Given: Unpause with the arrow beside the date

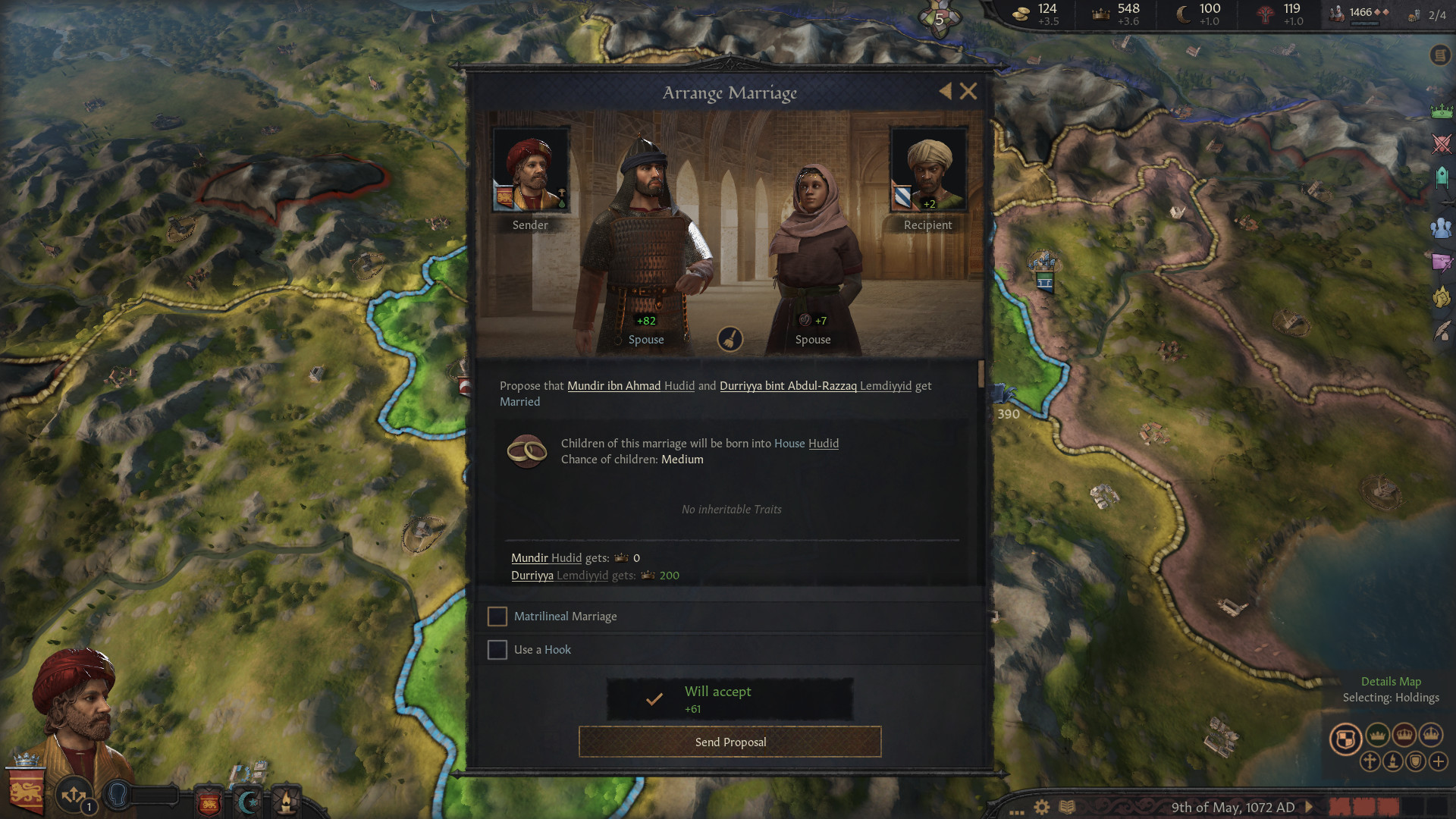Looking at the screenshot, I should coord(1309,806).
